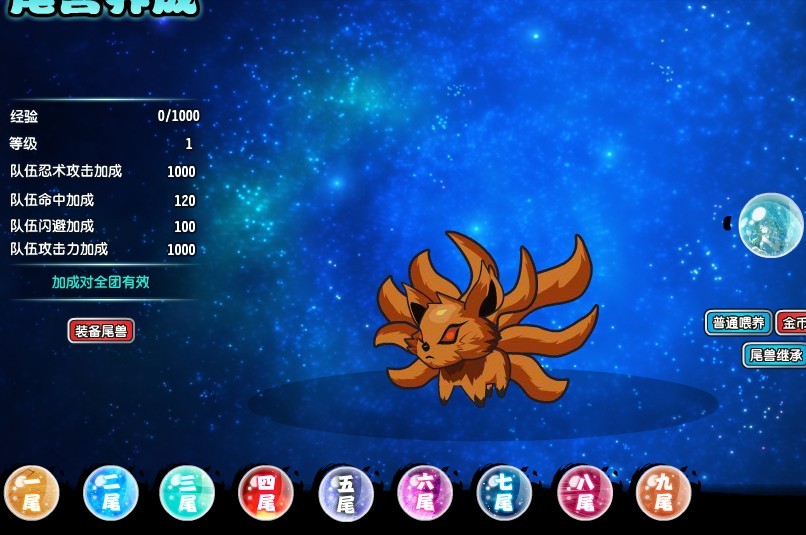Choose the 八尾 crimson orb
Image resolution: width=806 pixels, height=535 pixels.
(584, 493)
